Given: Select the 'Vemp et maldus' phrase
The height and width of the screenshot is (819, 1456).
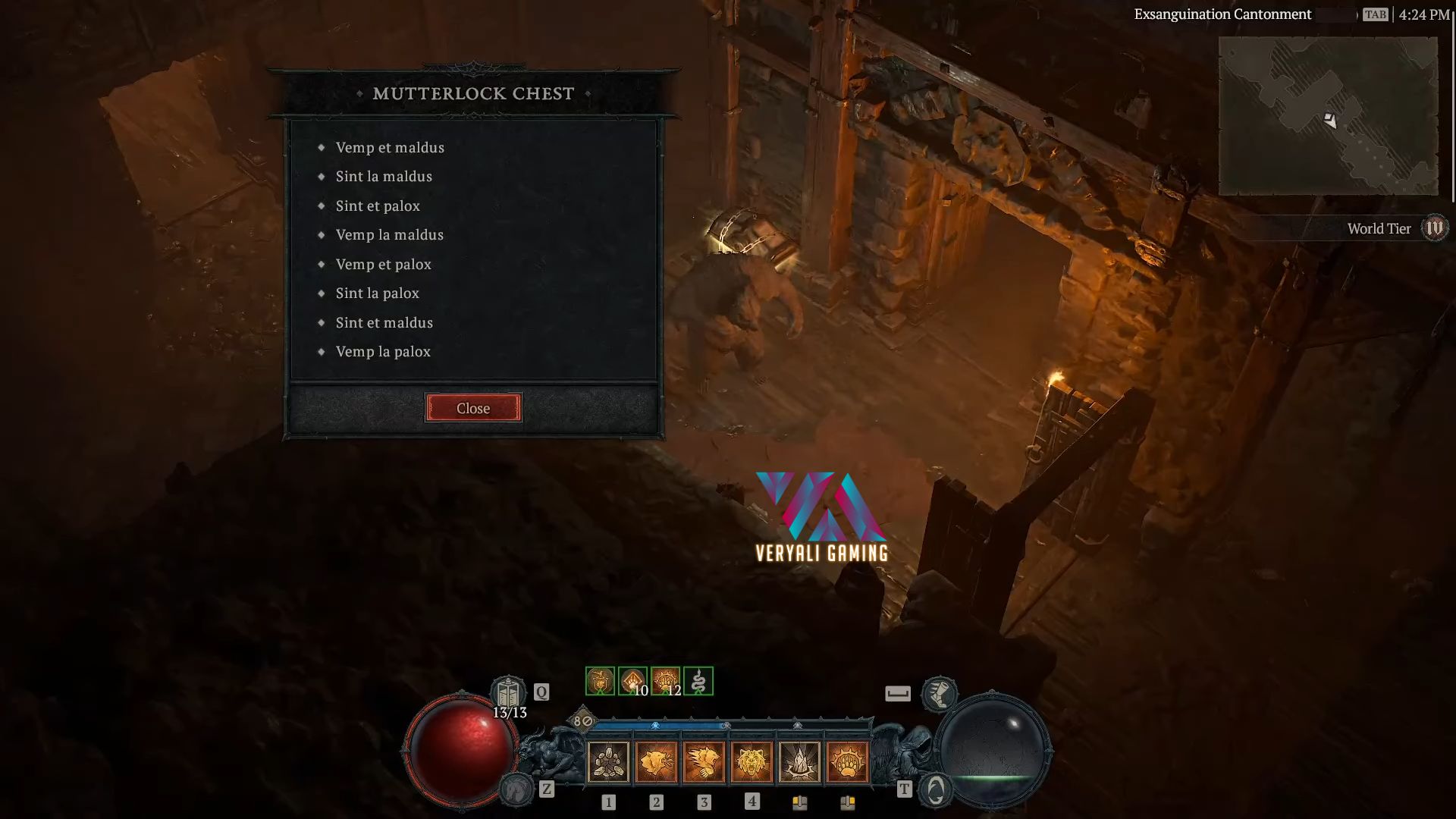Looking at the screenshot, I should coord(391,147).
